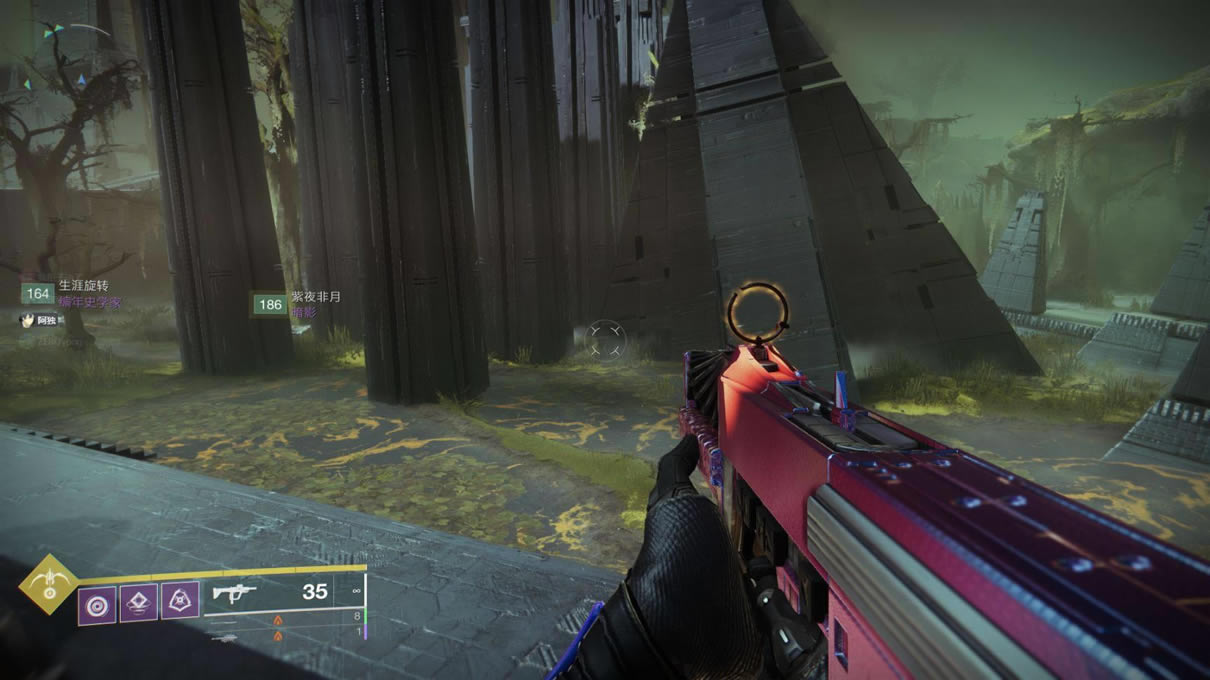Switch to the bottom heavy weapon icon
Viewport: 1210px width, 680px height.
tap(226, 637)
